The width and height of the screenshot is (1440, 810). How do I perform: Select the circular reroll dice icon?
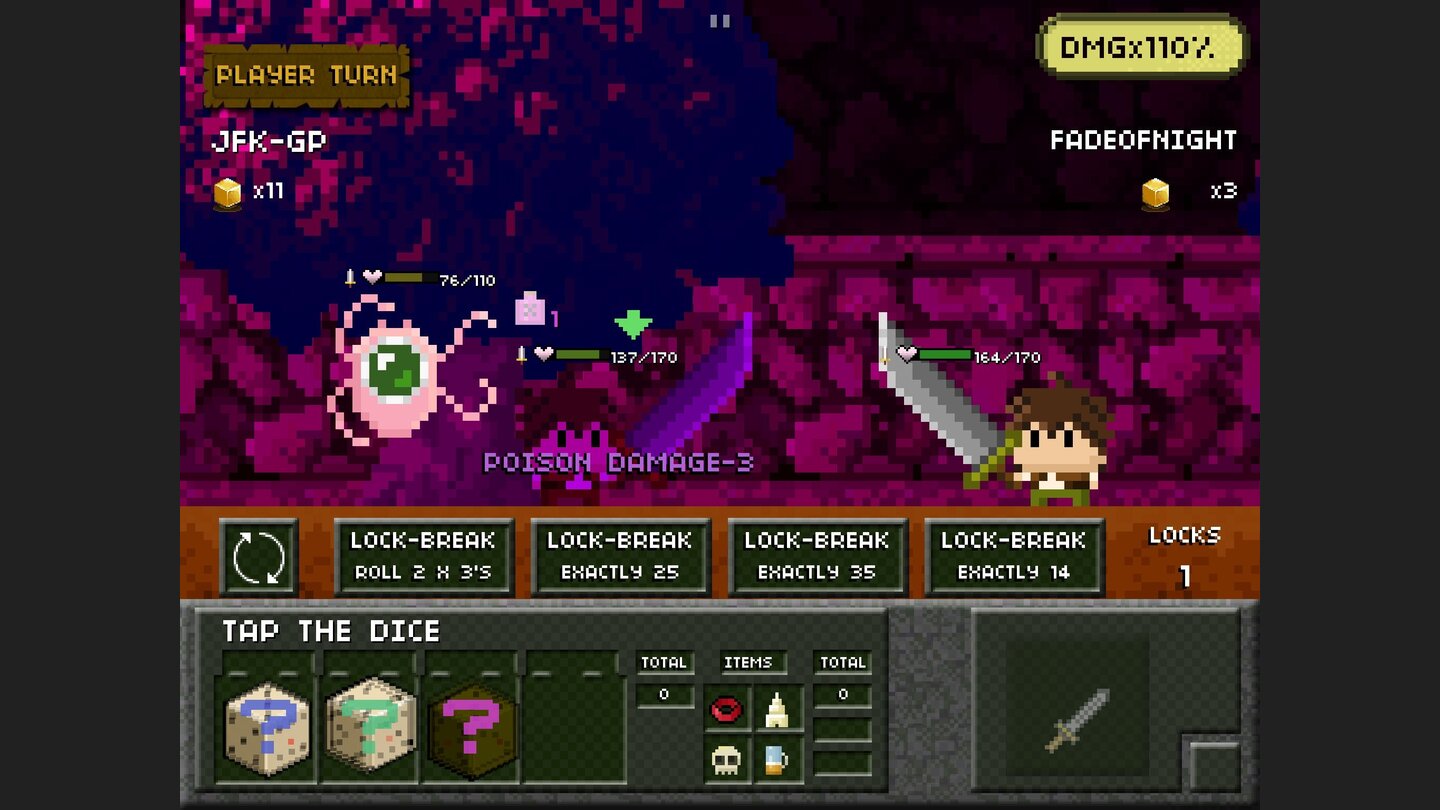(259, 556)
